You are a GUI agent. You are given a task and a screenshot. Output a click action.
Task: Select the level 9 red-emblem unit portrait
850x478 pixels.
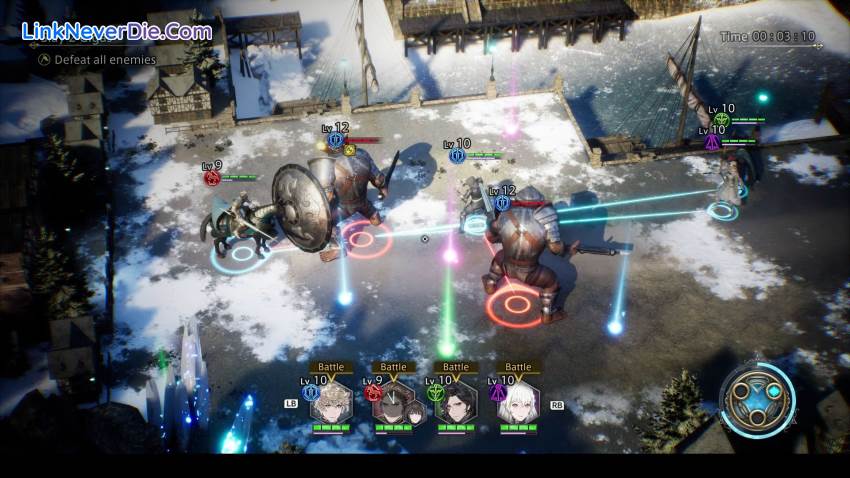click(x=393, y=405)
